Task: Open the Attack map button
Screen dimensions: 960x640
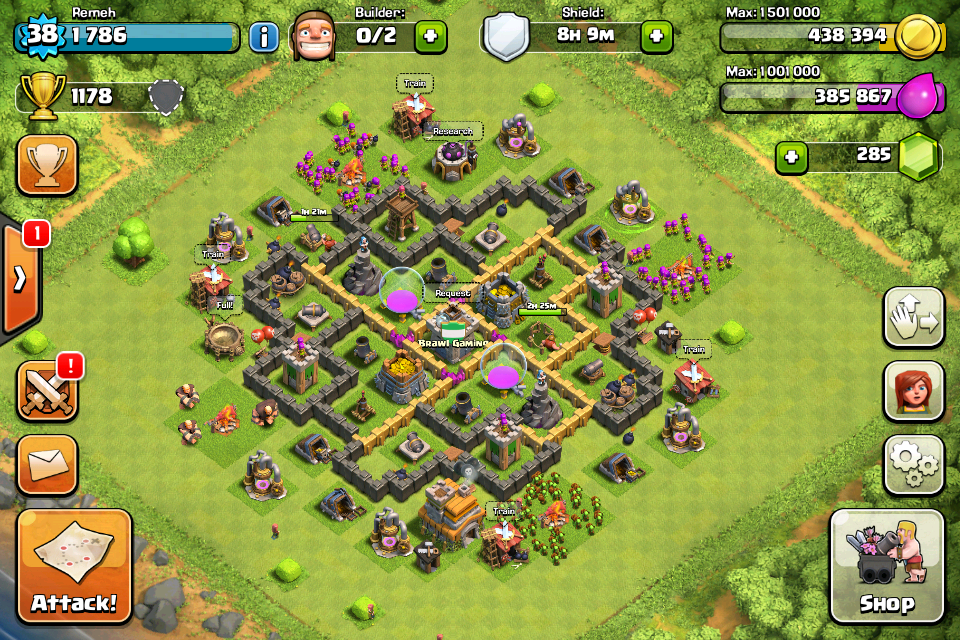Action: tap(73, 566)
